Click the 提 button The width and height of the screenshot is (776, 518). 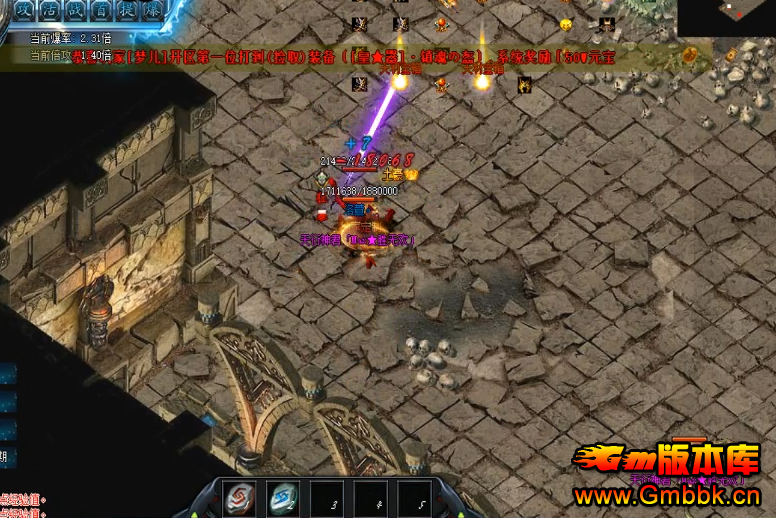(125, 9)
